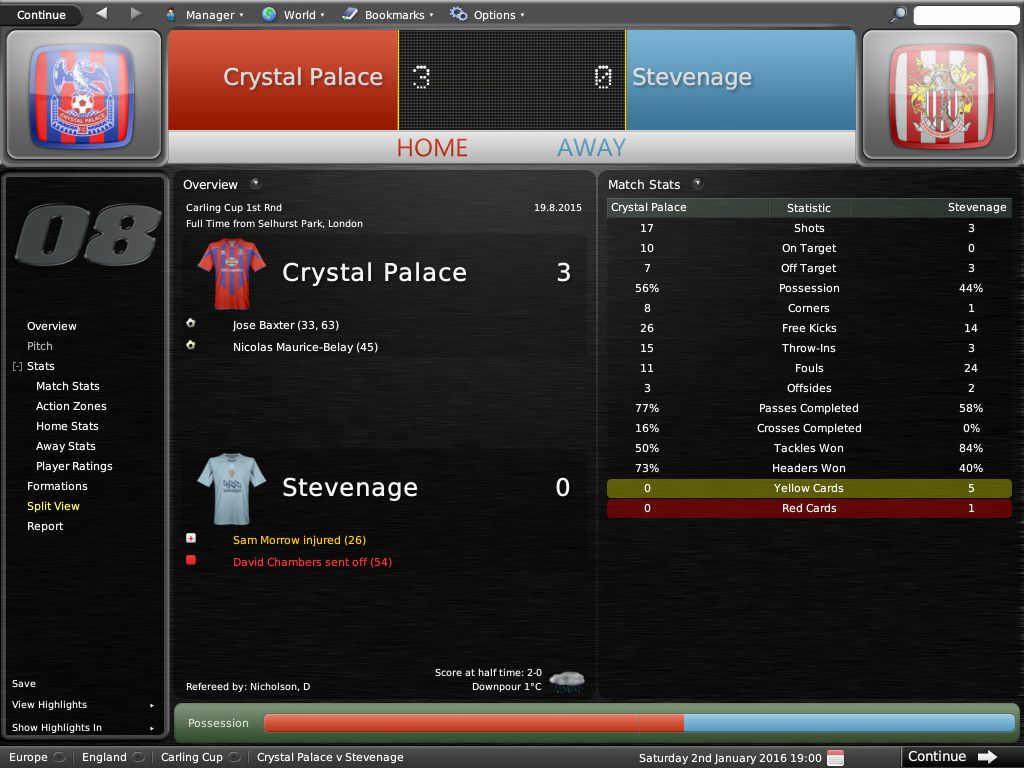
Task: Open Player Ratings
Action: click(x=74, y=466)
